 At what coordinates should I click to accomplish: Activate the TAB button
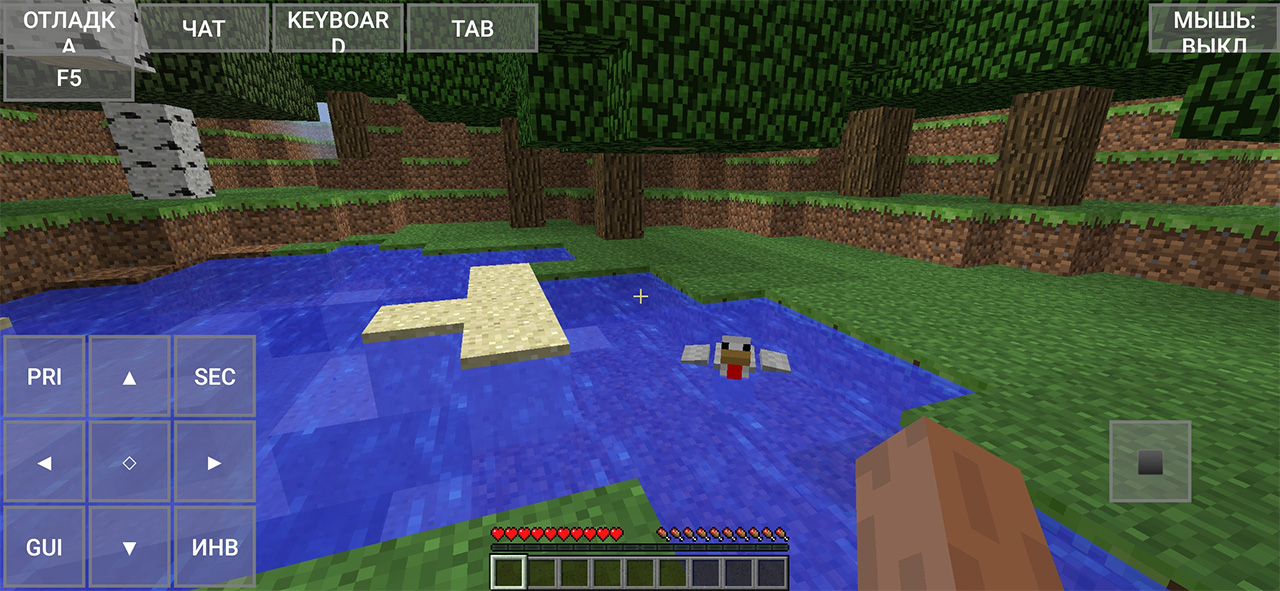pos(473,28)
